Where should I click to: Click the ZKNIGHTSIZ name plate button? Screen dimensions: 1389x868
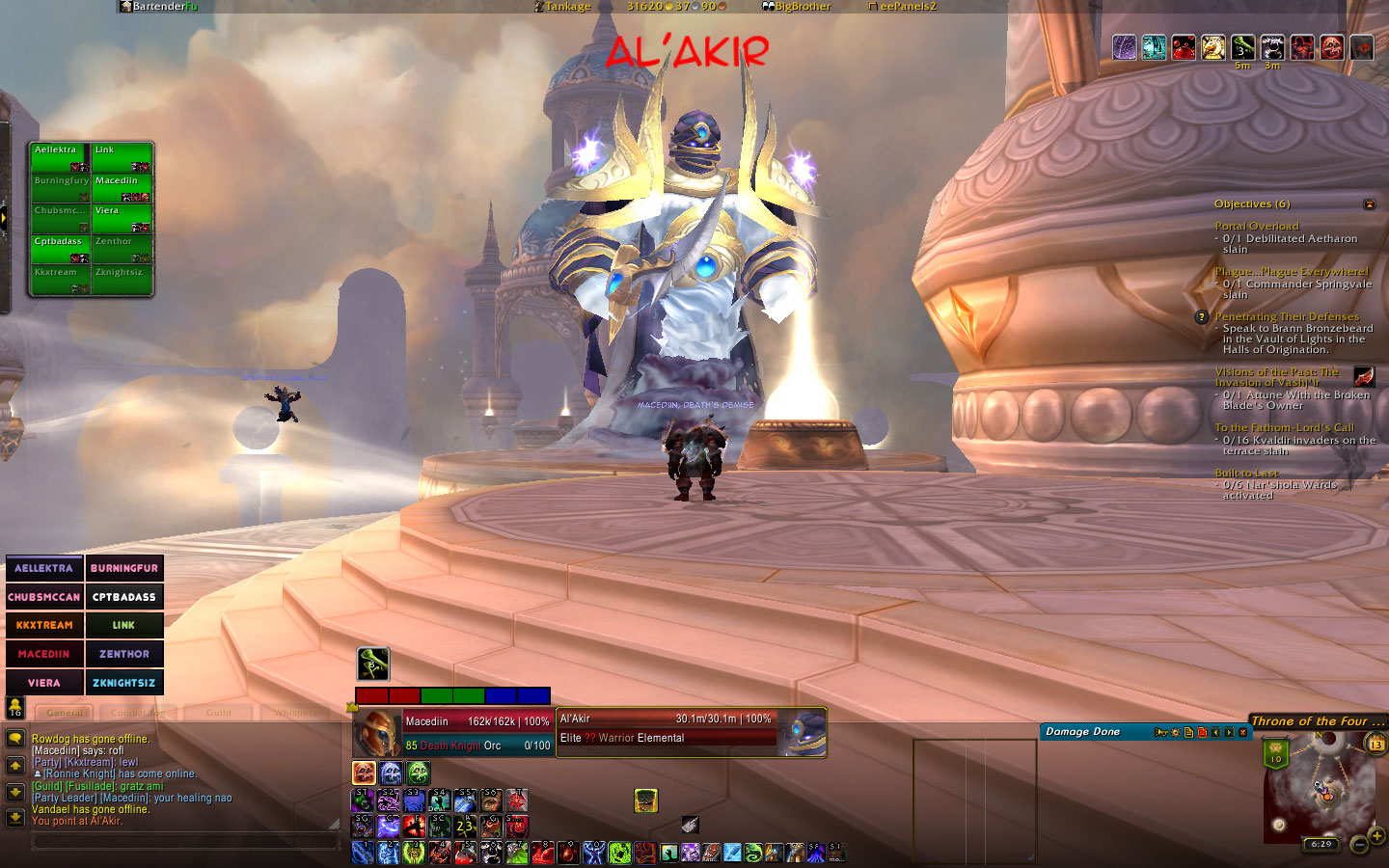point(124,683)
